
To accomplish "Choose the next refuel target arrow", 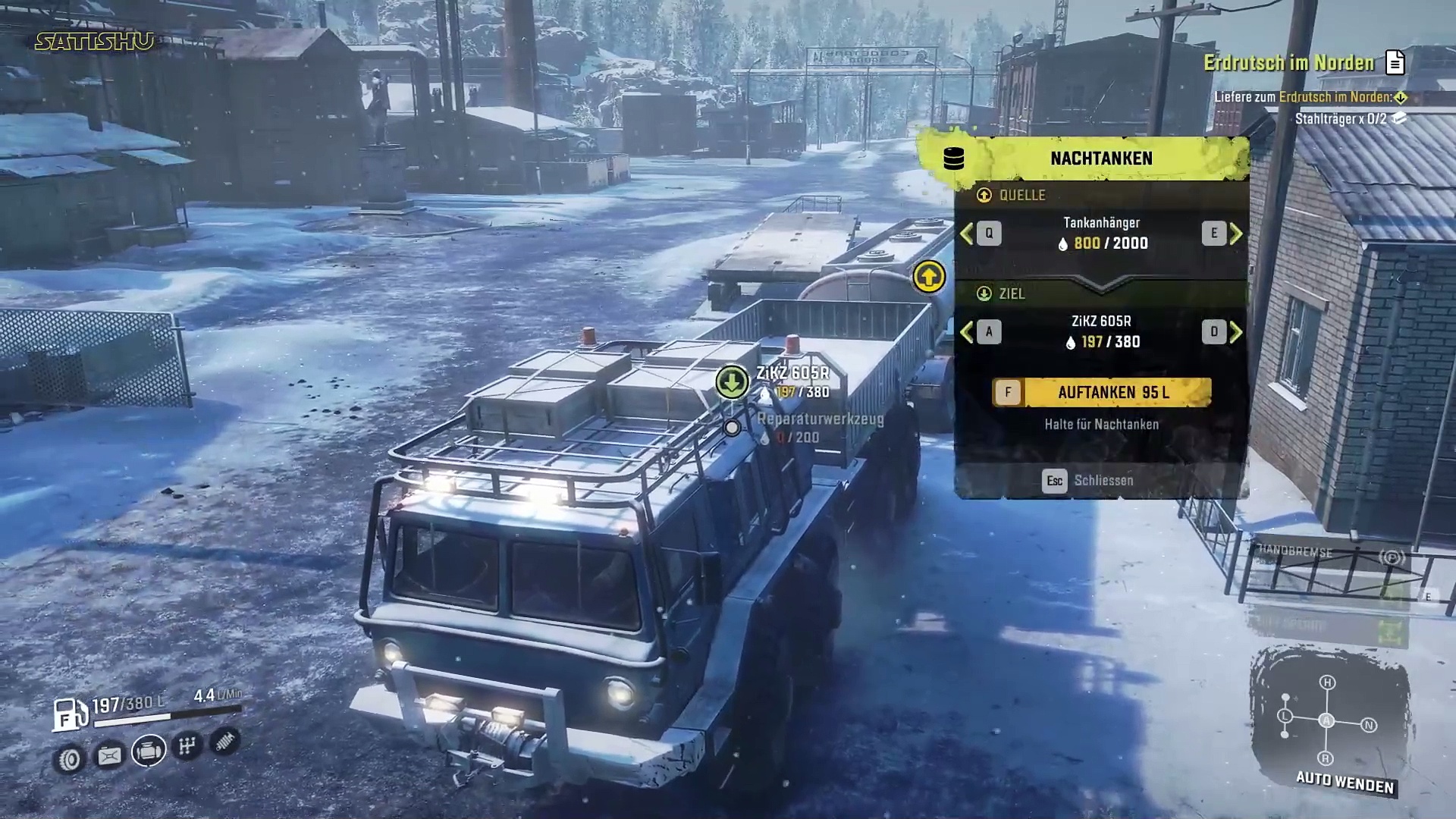I will [x=1236, y=332].
